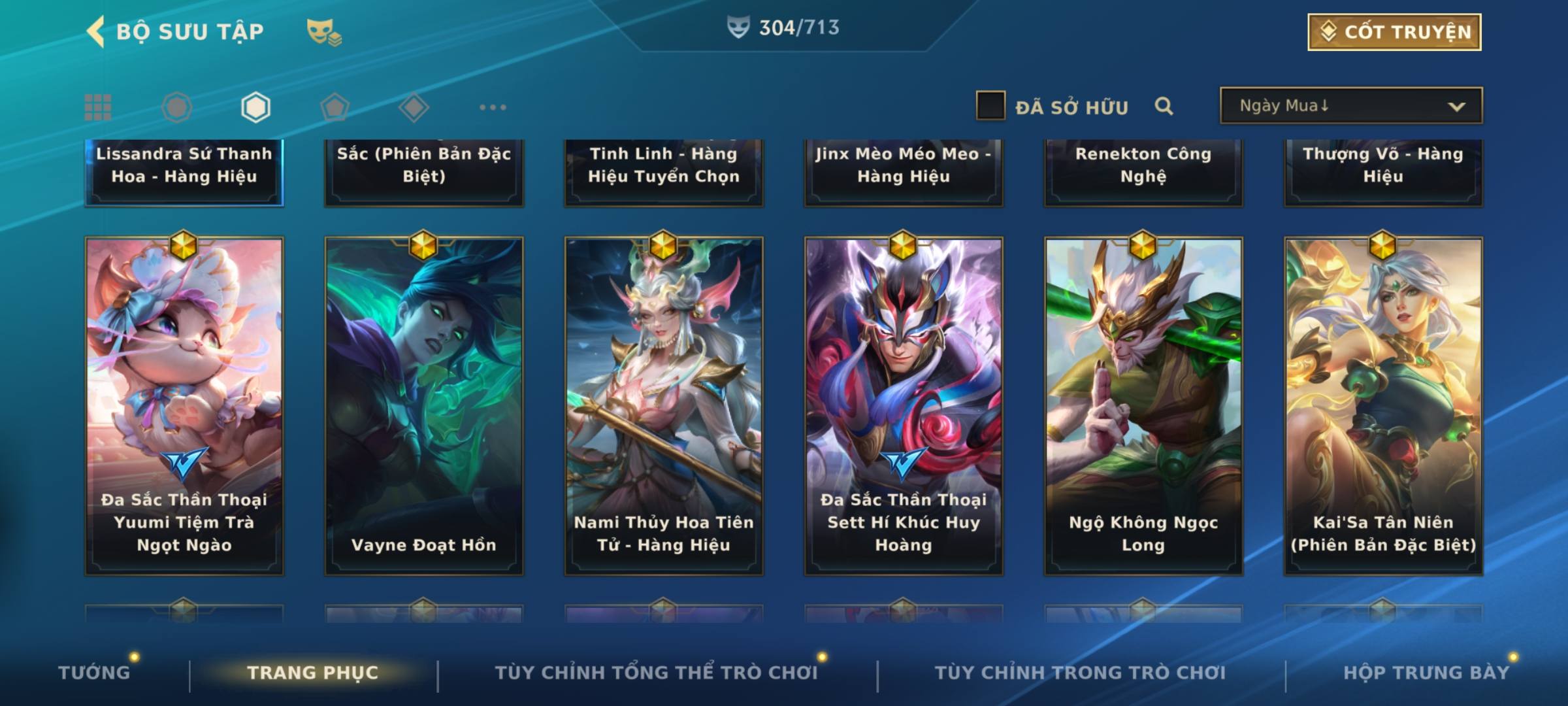Expand the Ngày Mua sort dropdown
Image resolution: width=1568 pixels, height=706 pixels.
click(x=1350, y=106)
